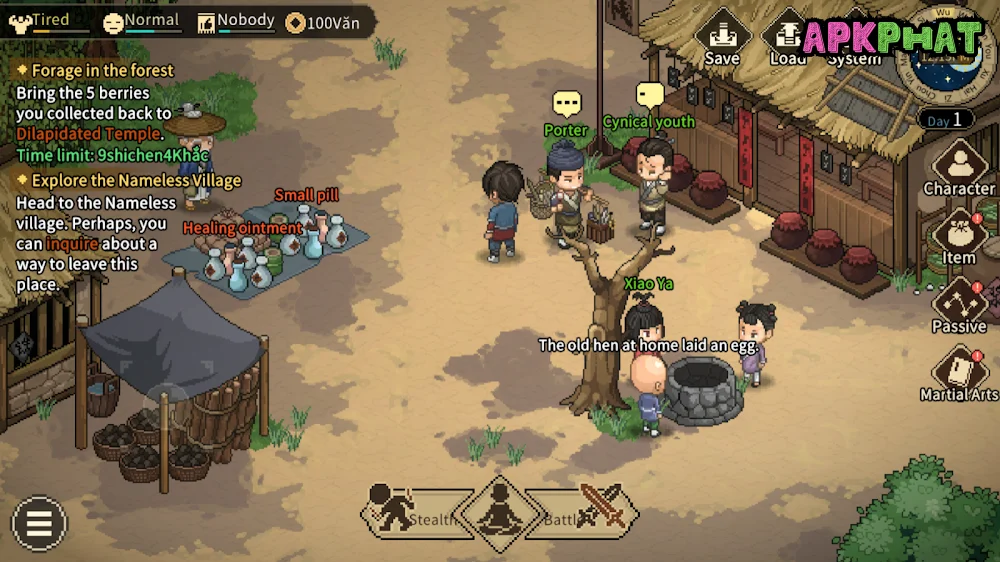Click the Nobody reputation status
This screenshot has width=1000, height=562.
(235, 21)
